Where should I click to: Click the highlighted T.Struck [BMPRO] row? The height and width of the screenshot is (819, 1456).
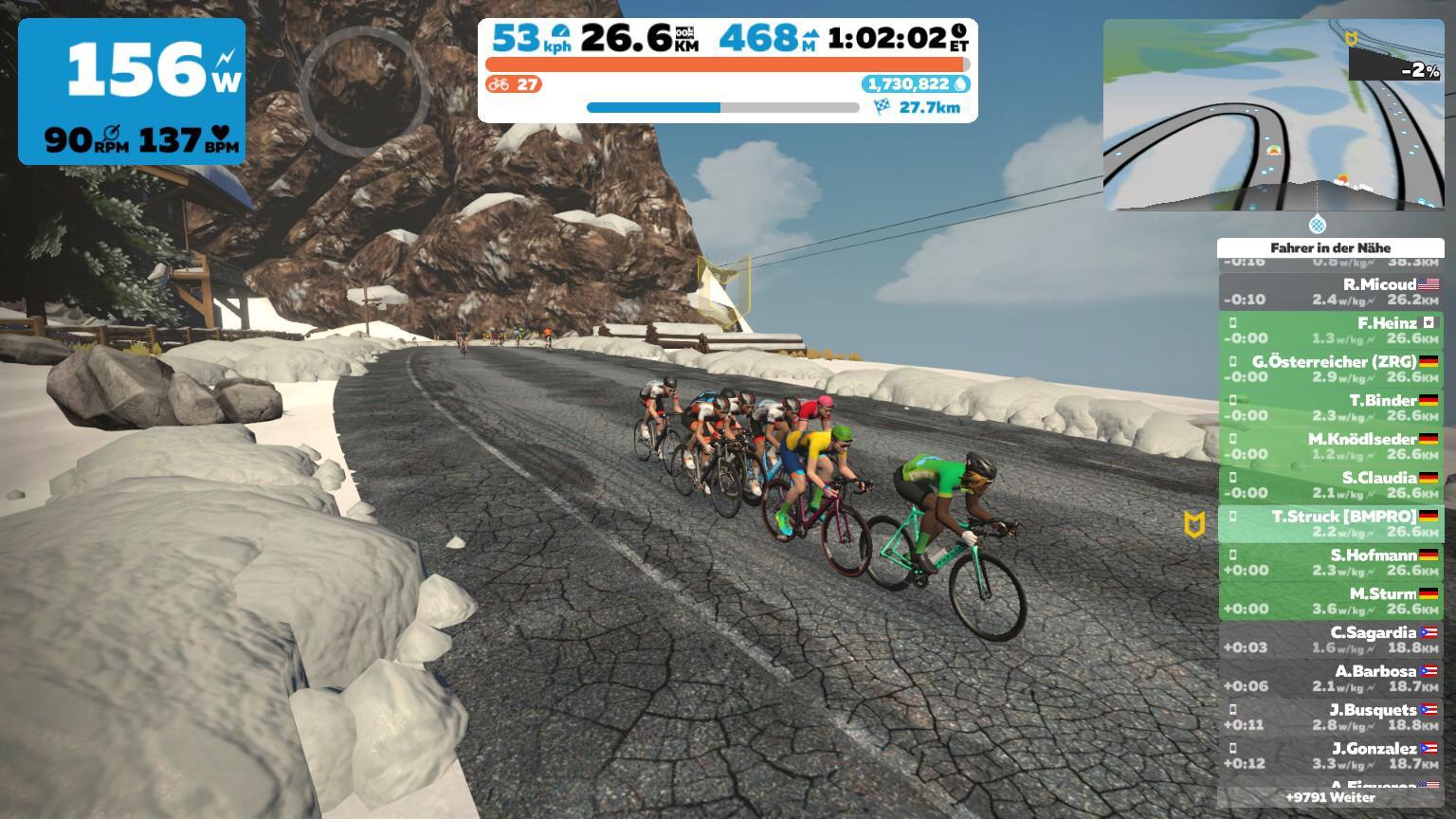pyautogui.click(x=1330, y=524)
